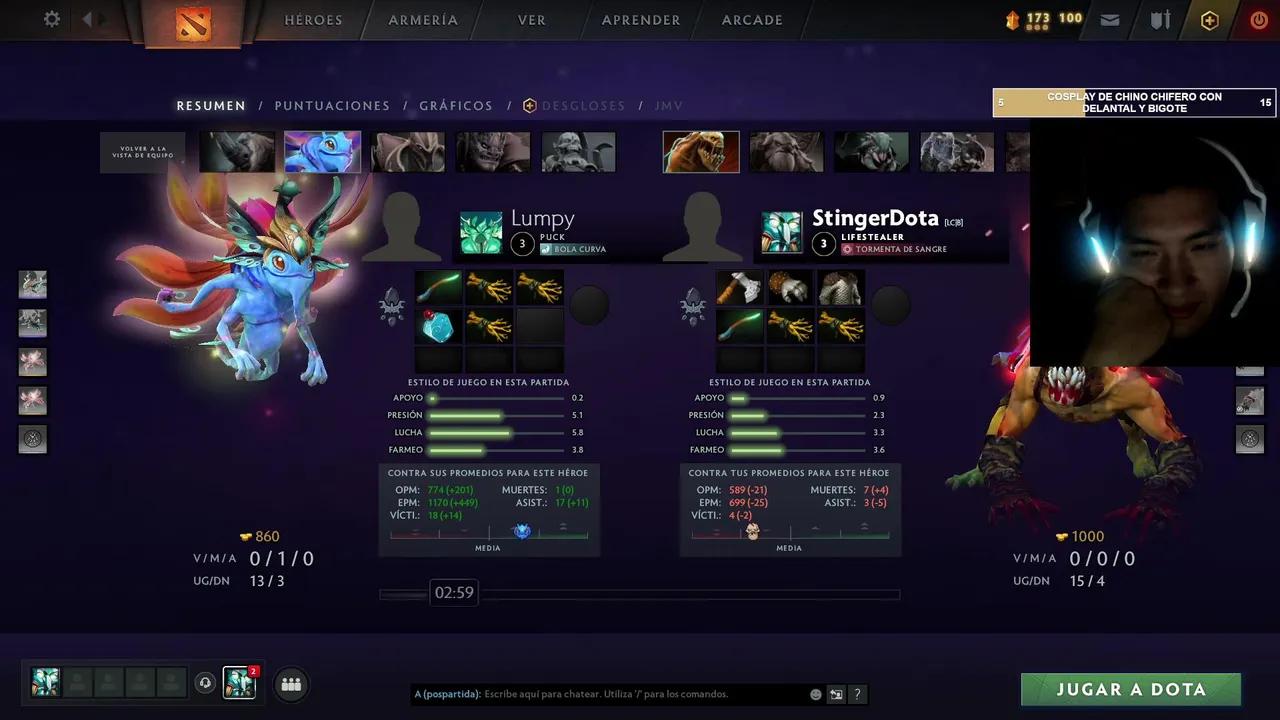Switch to the Gráficos tab
This screenshot has width=1280, height=720.
(456, 106)
